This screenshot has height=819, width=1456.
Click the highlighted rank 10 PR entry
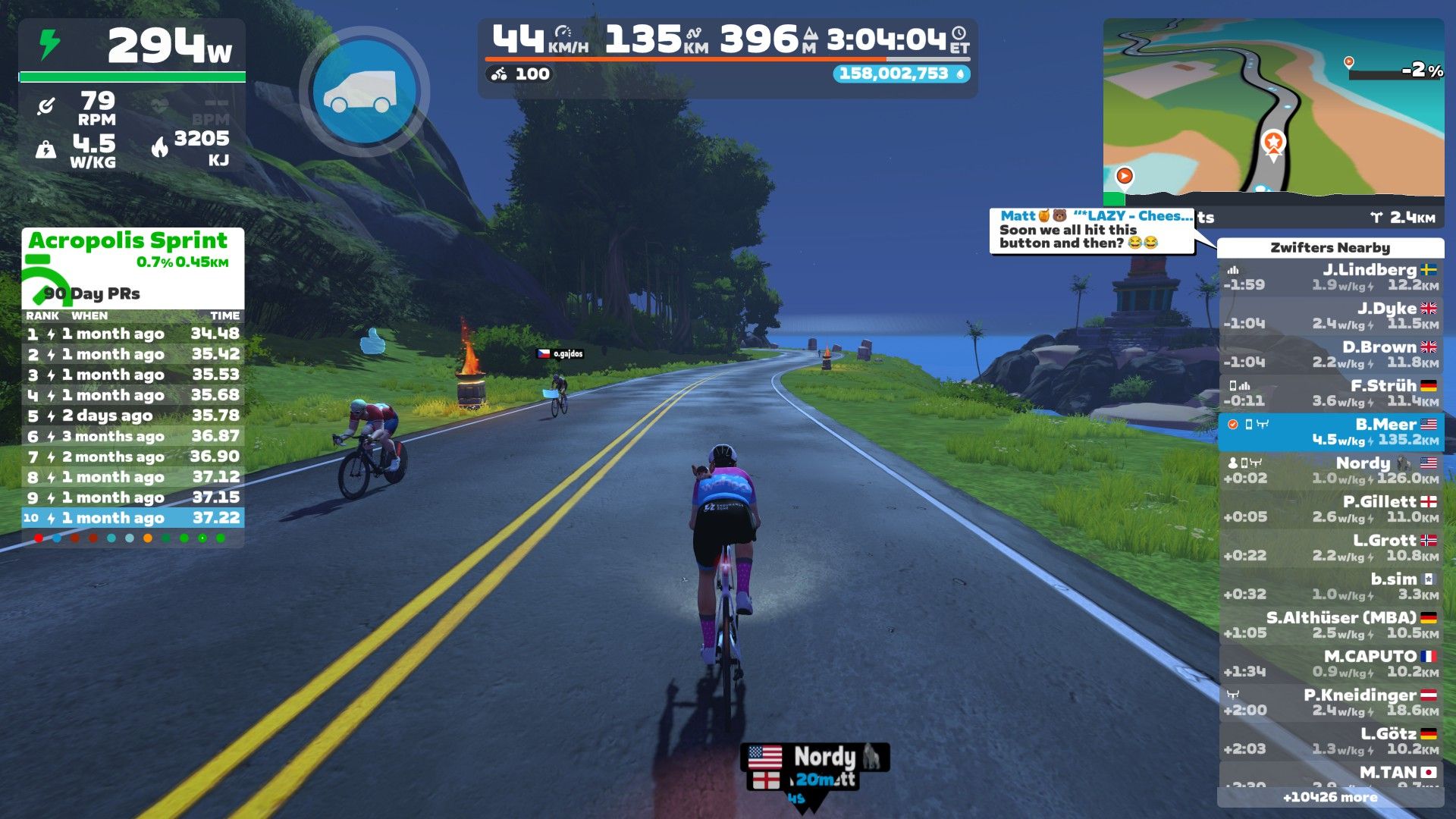coord(133,518)
